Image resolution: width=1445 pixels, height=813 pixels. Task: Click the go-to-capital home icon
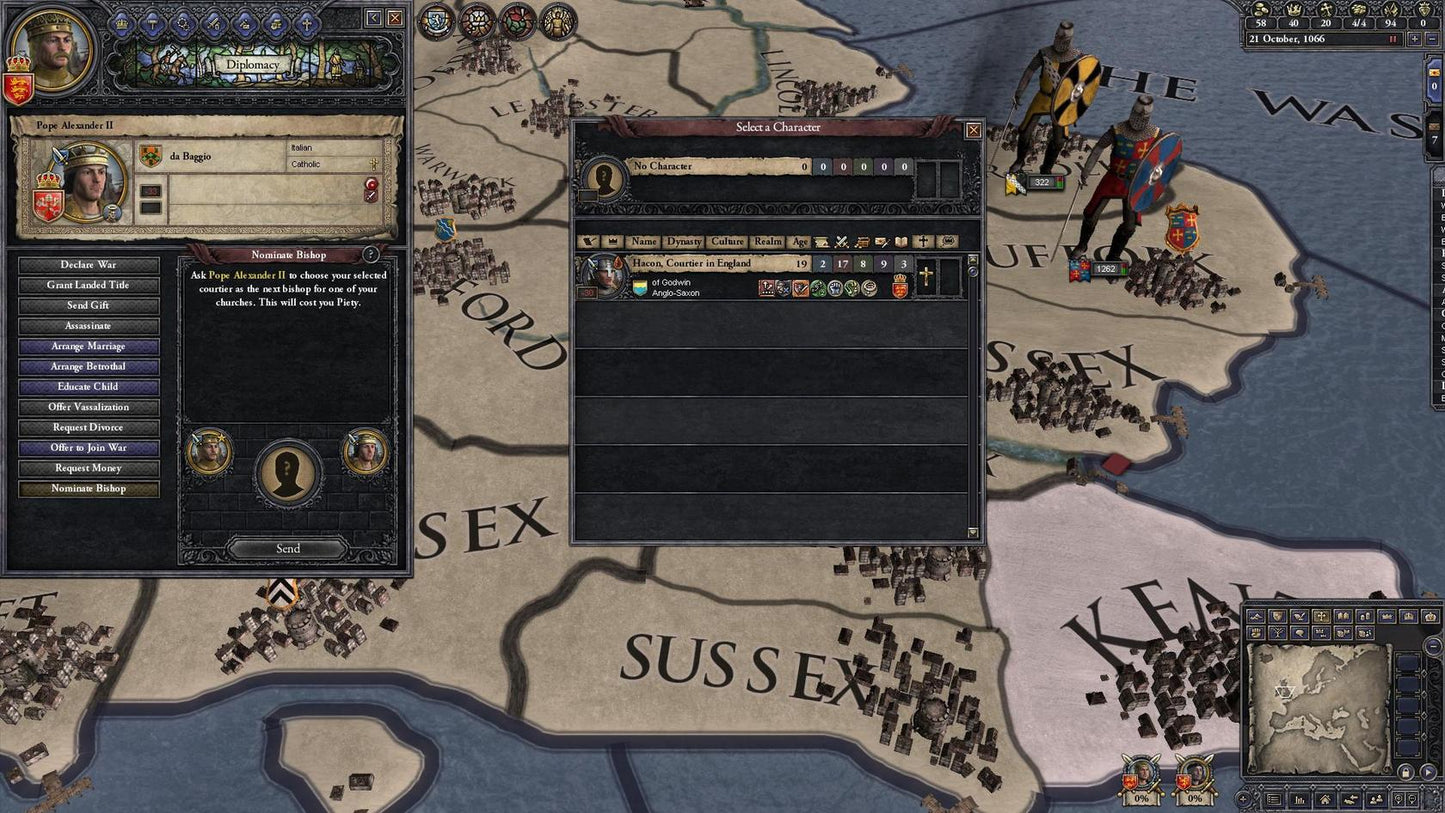point(1326,800)
